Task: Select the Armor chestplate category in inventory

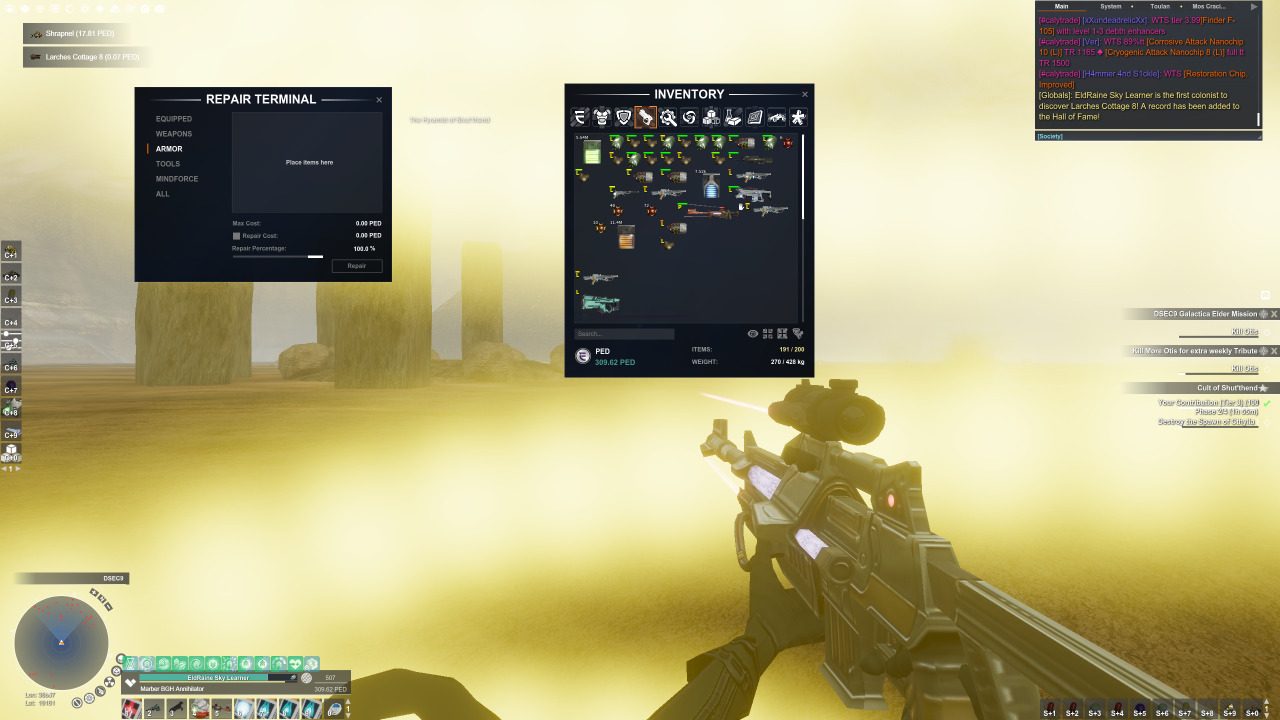Action: click(x=602, y=117)
